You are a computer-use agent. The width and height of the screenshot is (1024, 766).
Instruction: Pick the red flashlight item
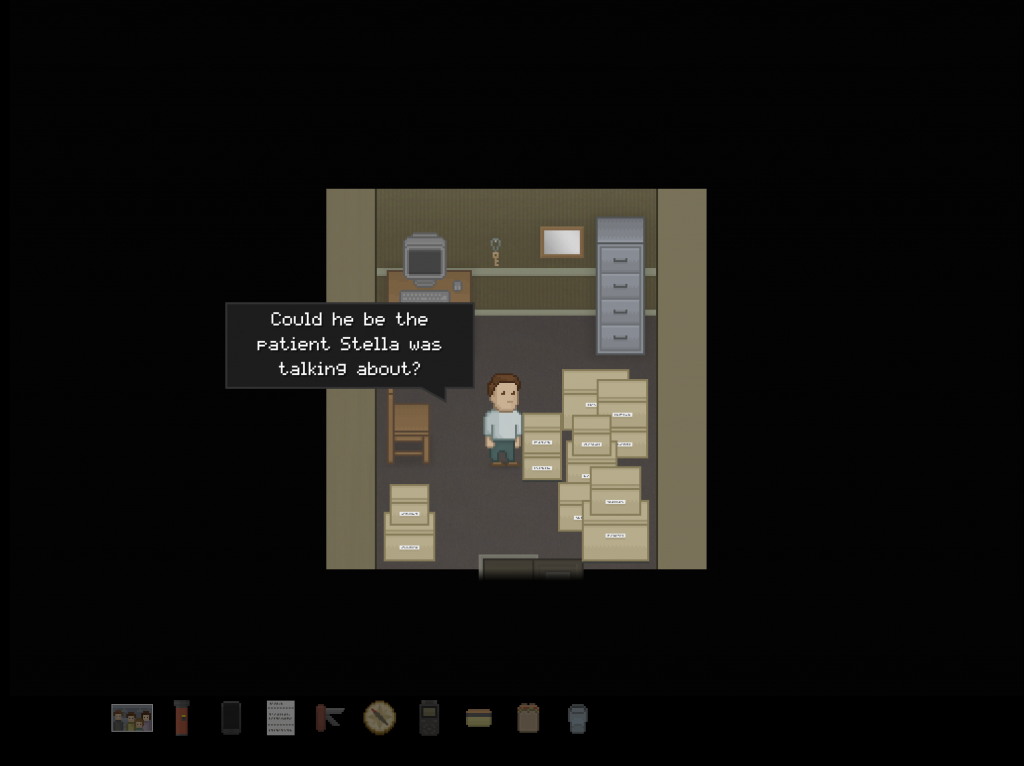pos(181,718)
